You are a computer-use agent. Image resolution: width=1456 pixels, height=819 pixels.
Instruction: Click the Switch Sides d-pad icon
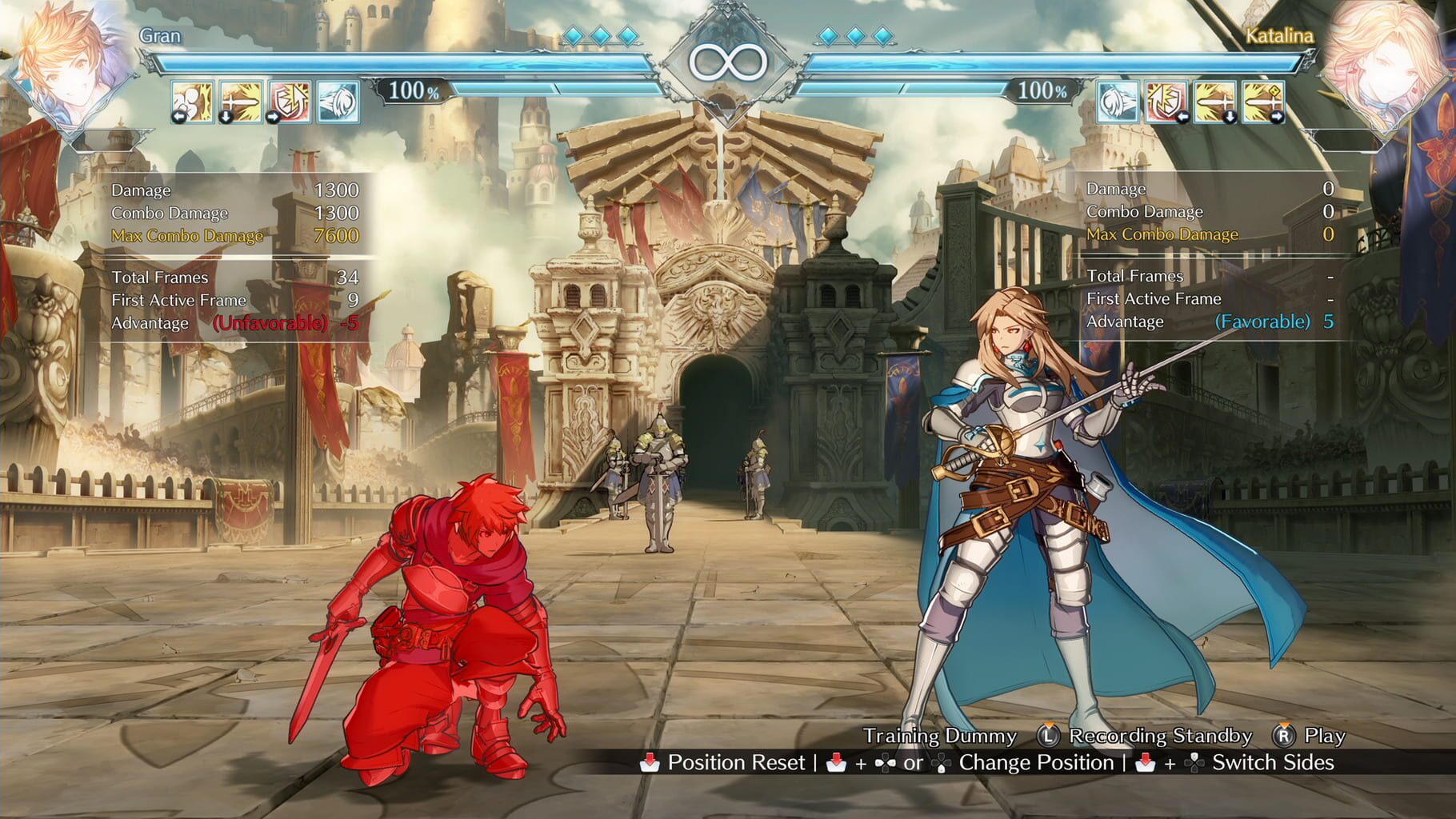pyautogui.click(x=1195, y=762)
